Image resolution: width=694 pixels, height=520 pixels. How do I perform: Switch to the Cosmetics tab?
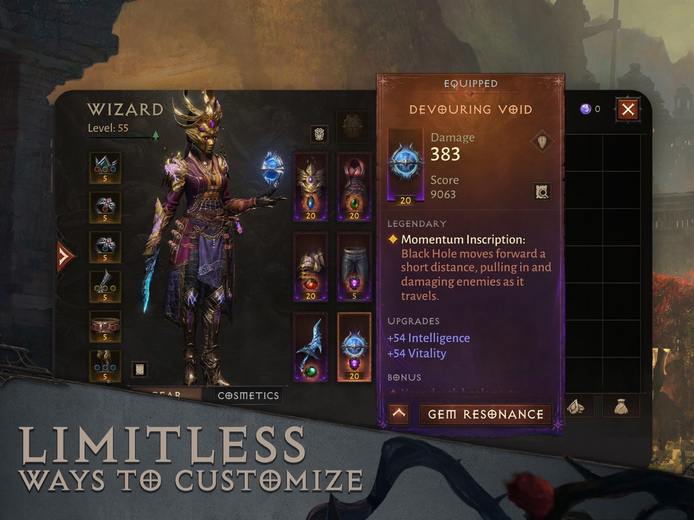248,395
